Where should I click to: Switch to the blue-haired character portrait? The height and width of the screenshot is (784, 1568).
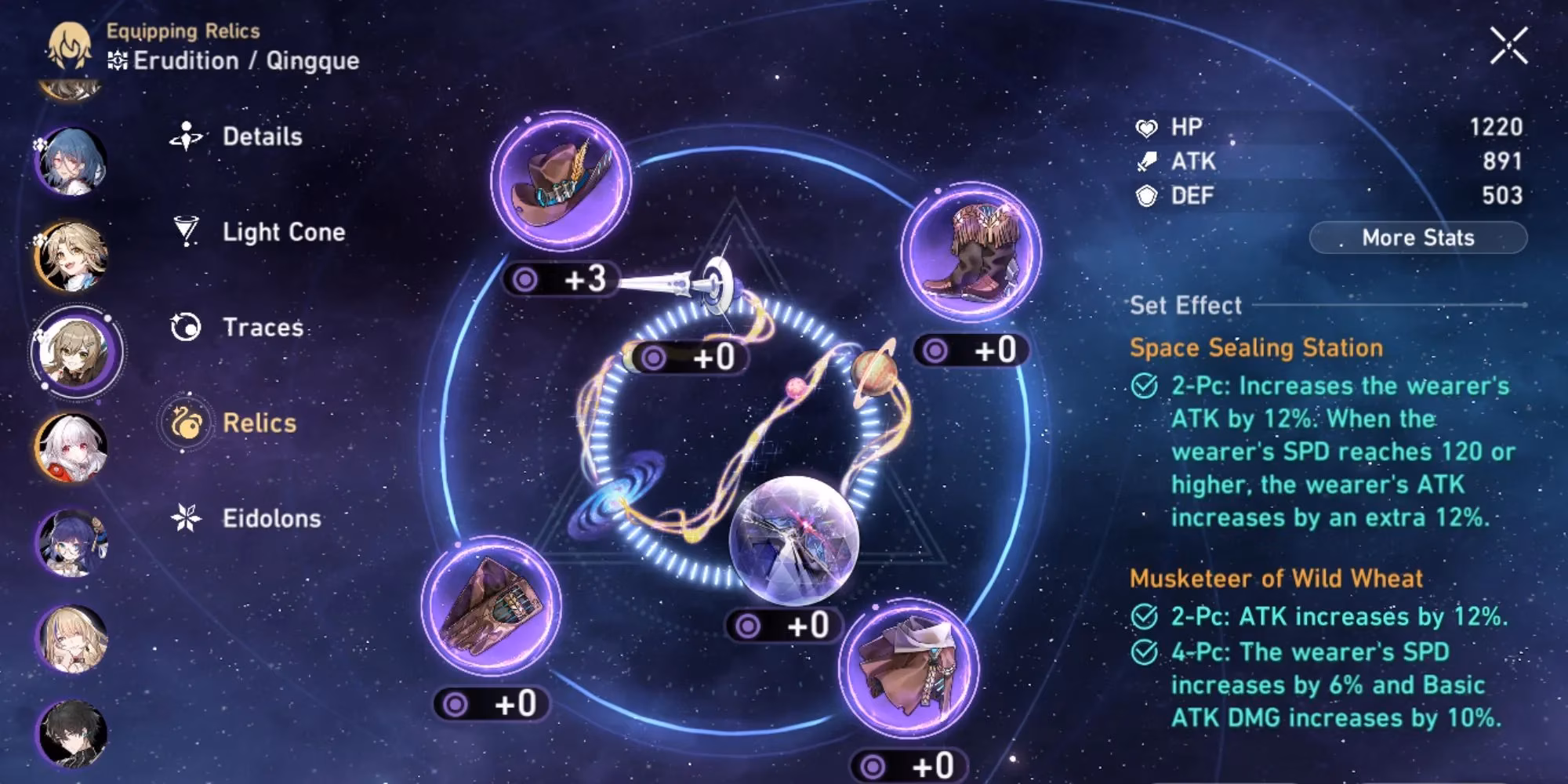[x=71, y=162]
